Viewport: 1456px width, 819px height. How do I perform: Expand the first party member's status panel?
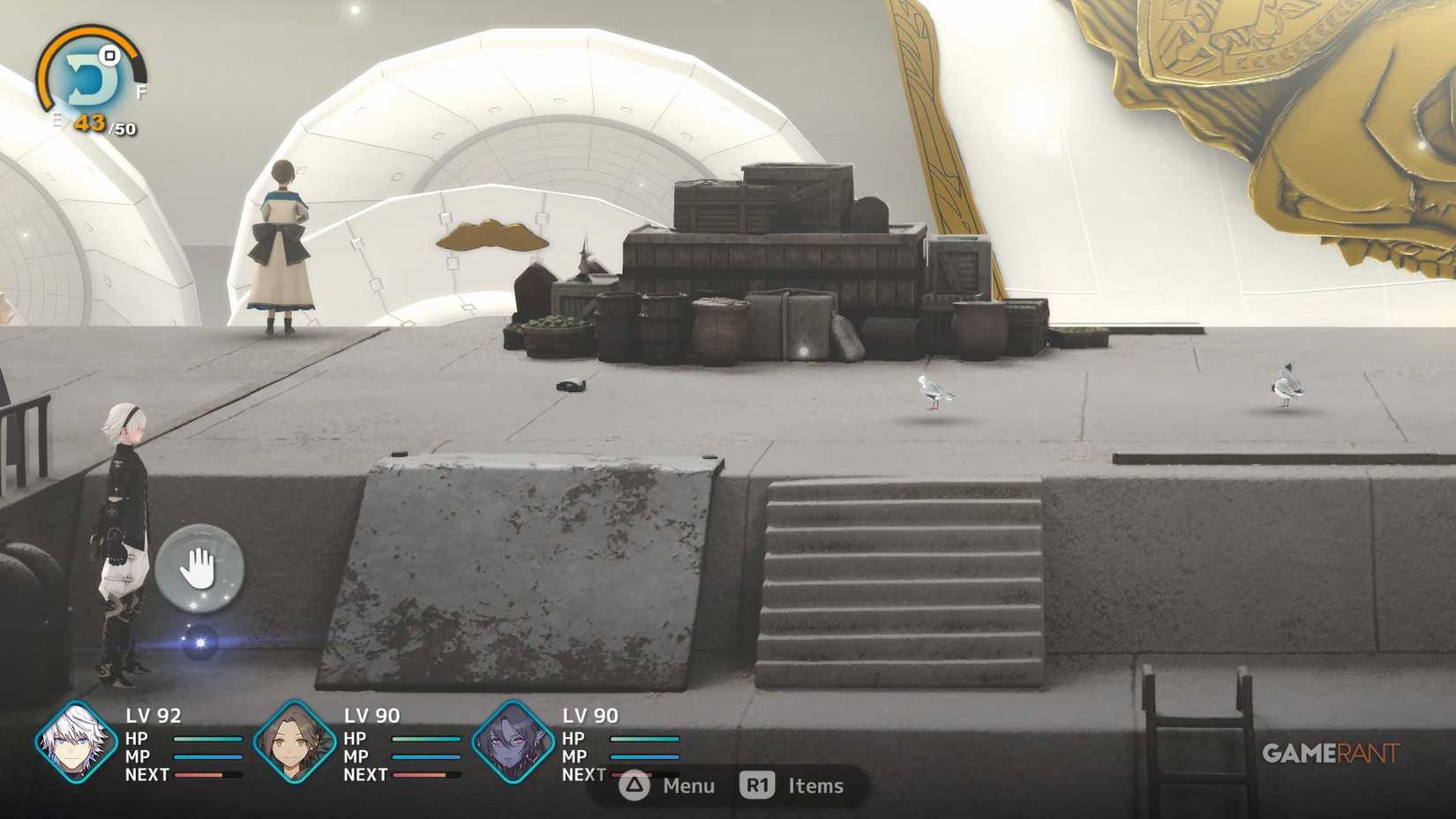pyautogui.click(x=72, y=744)
